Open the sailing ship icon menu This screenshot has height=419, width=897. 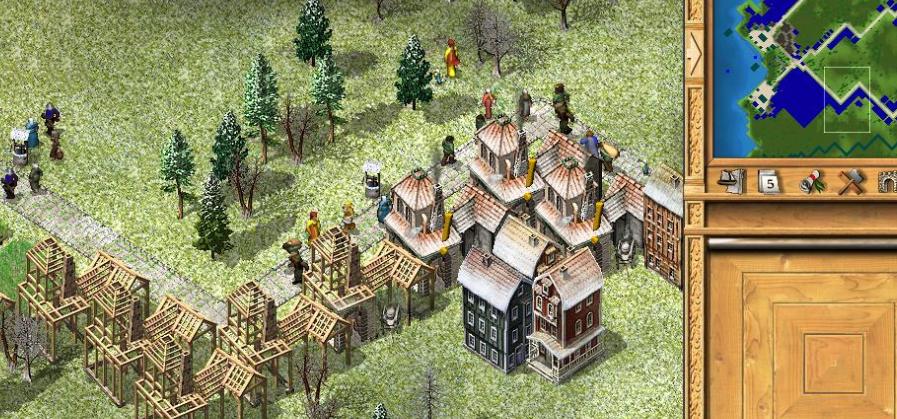tap(729, 181)
